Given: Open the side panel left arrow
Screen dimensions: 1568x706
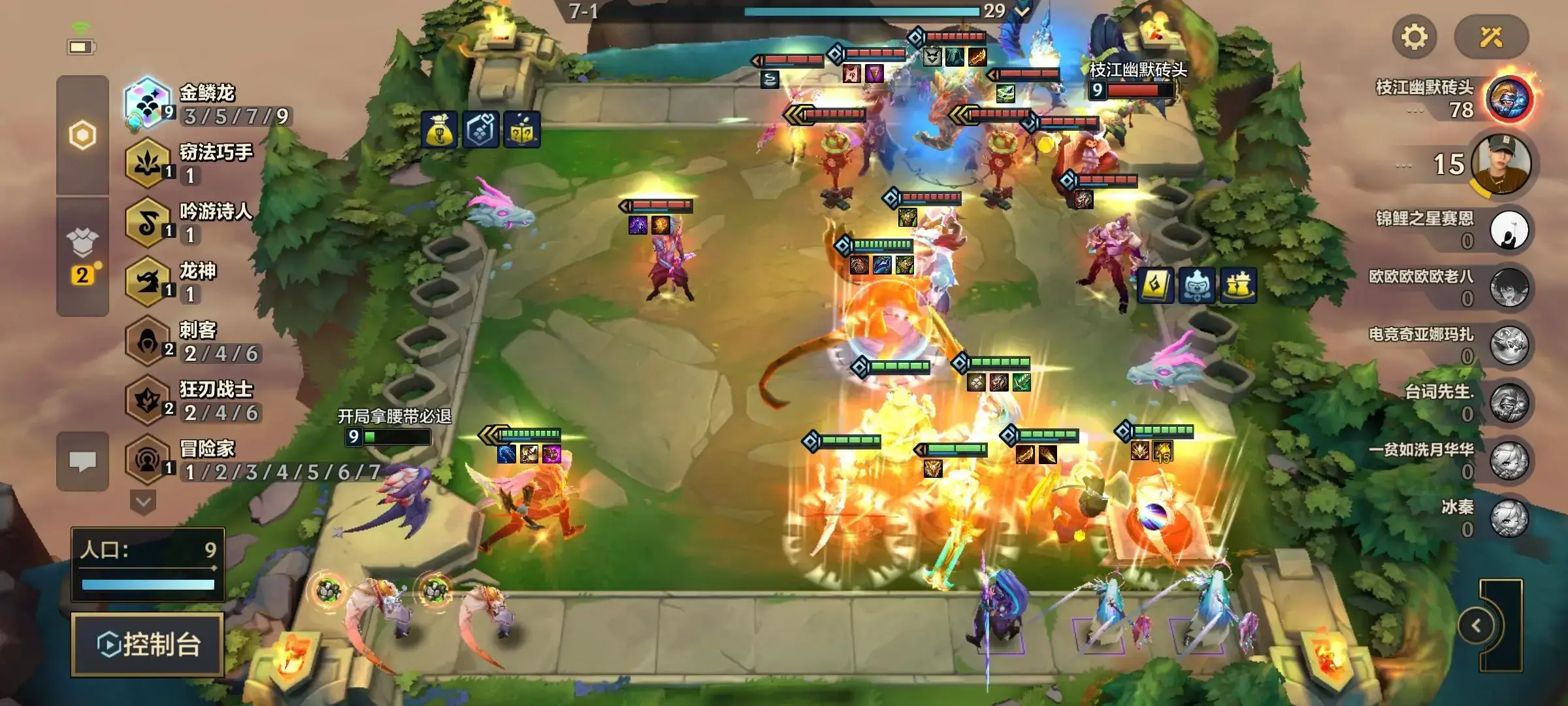Looking at the screenshot, I should click(1477, 626).
